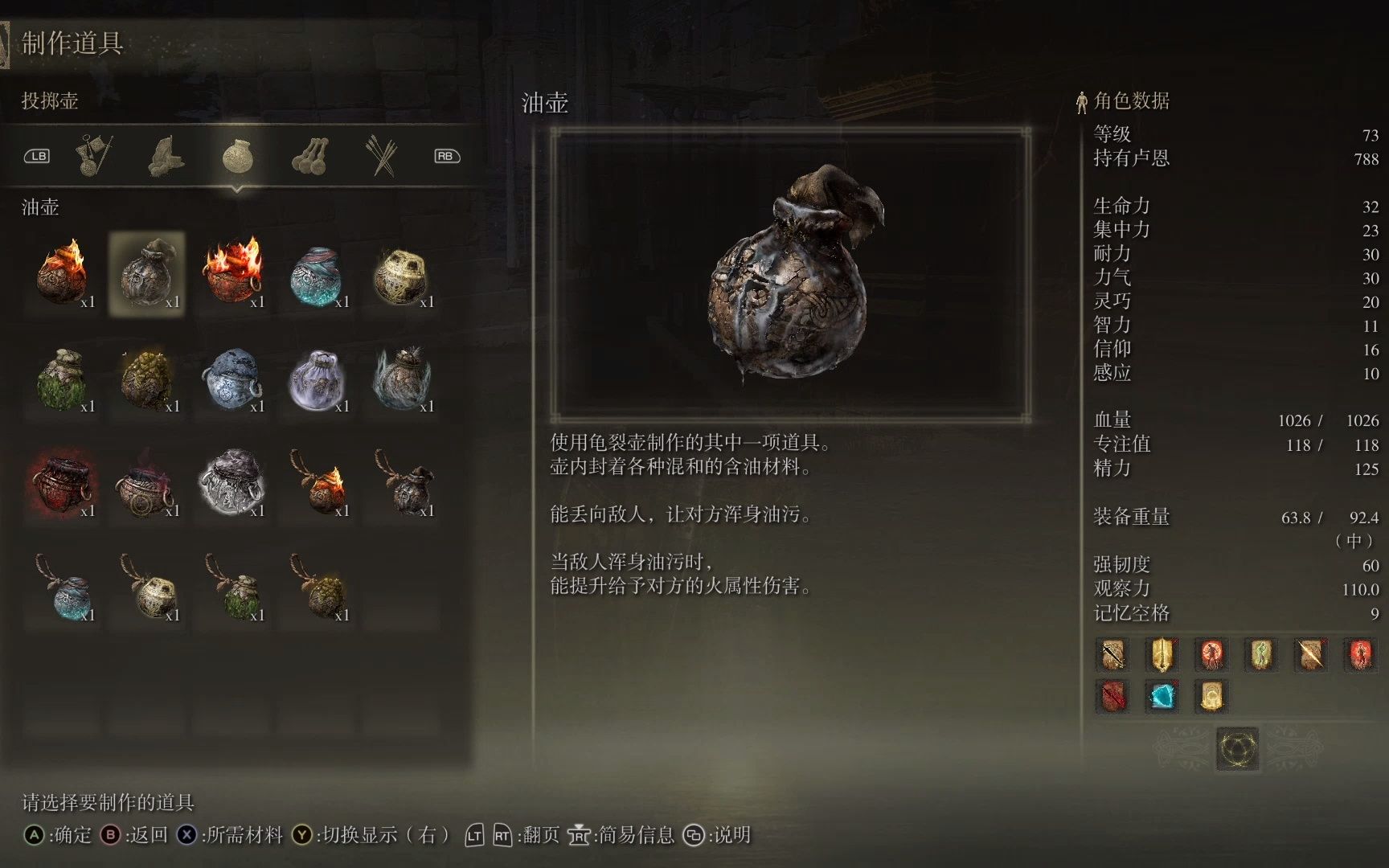
Task: Select the white glowing ringed pot
Action: [232, 483]
